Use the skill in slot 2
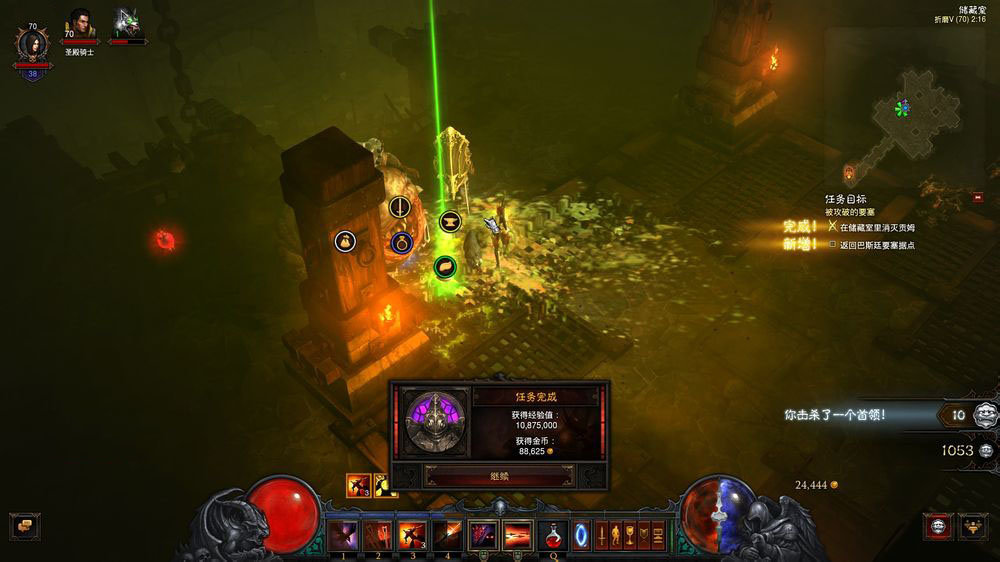 coord(378,535)
